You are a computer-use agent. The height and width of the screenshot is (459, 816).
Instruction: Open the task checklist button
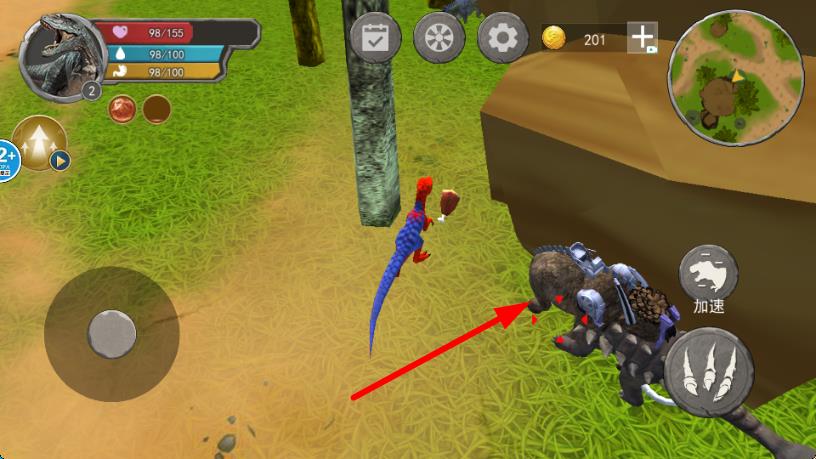(x=375, y=39)
